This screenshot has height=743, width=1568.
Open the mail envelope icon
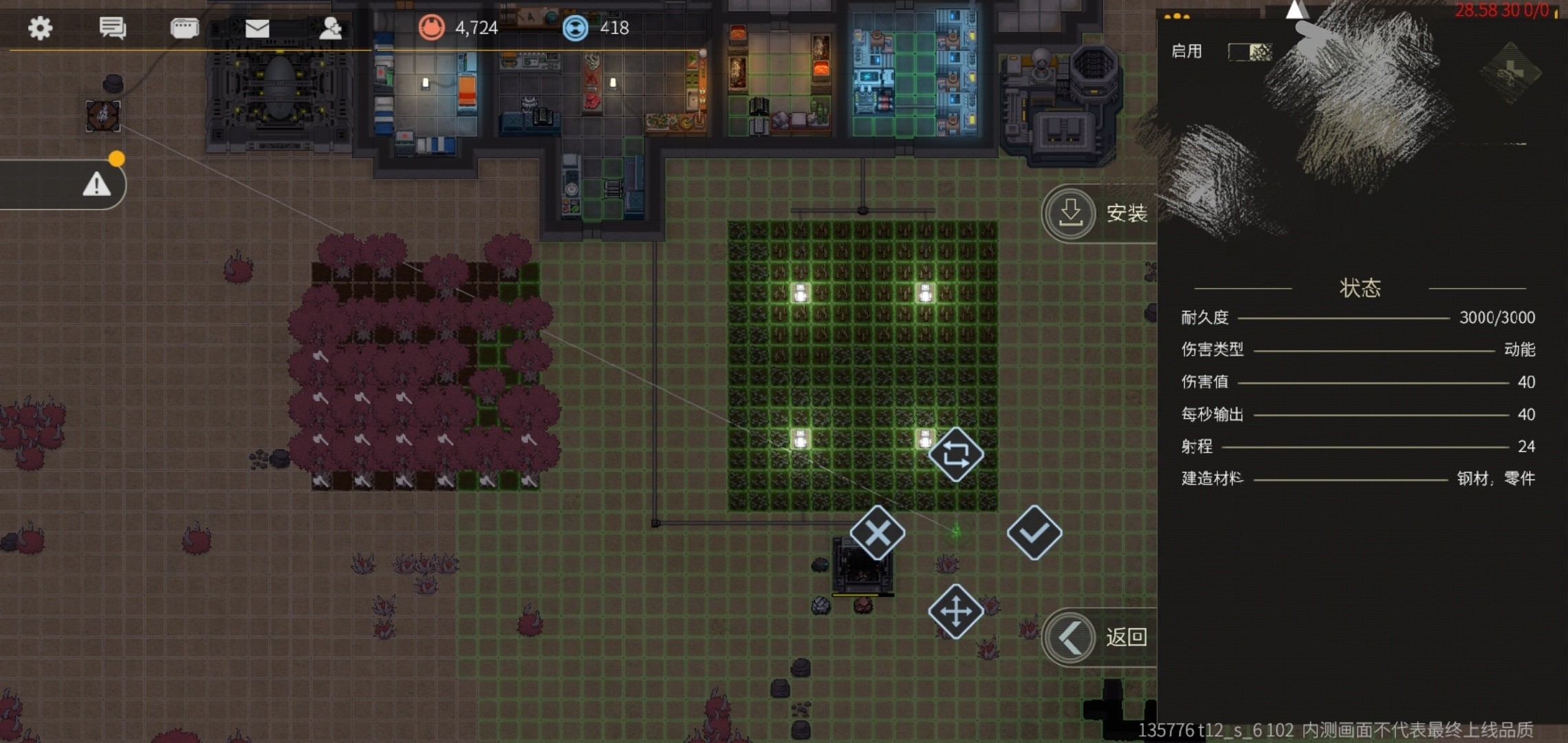coord(257,28)
